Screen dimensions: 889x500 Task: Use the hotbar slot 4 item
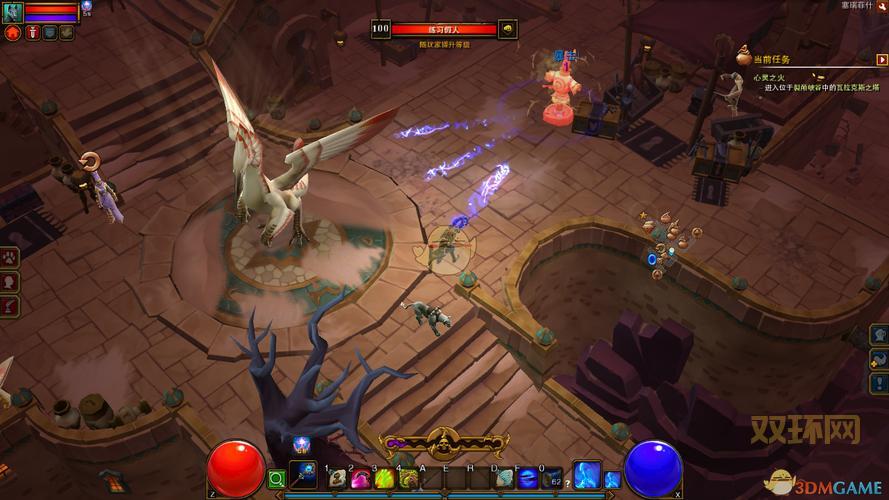point(407,478)
